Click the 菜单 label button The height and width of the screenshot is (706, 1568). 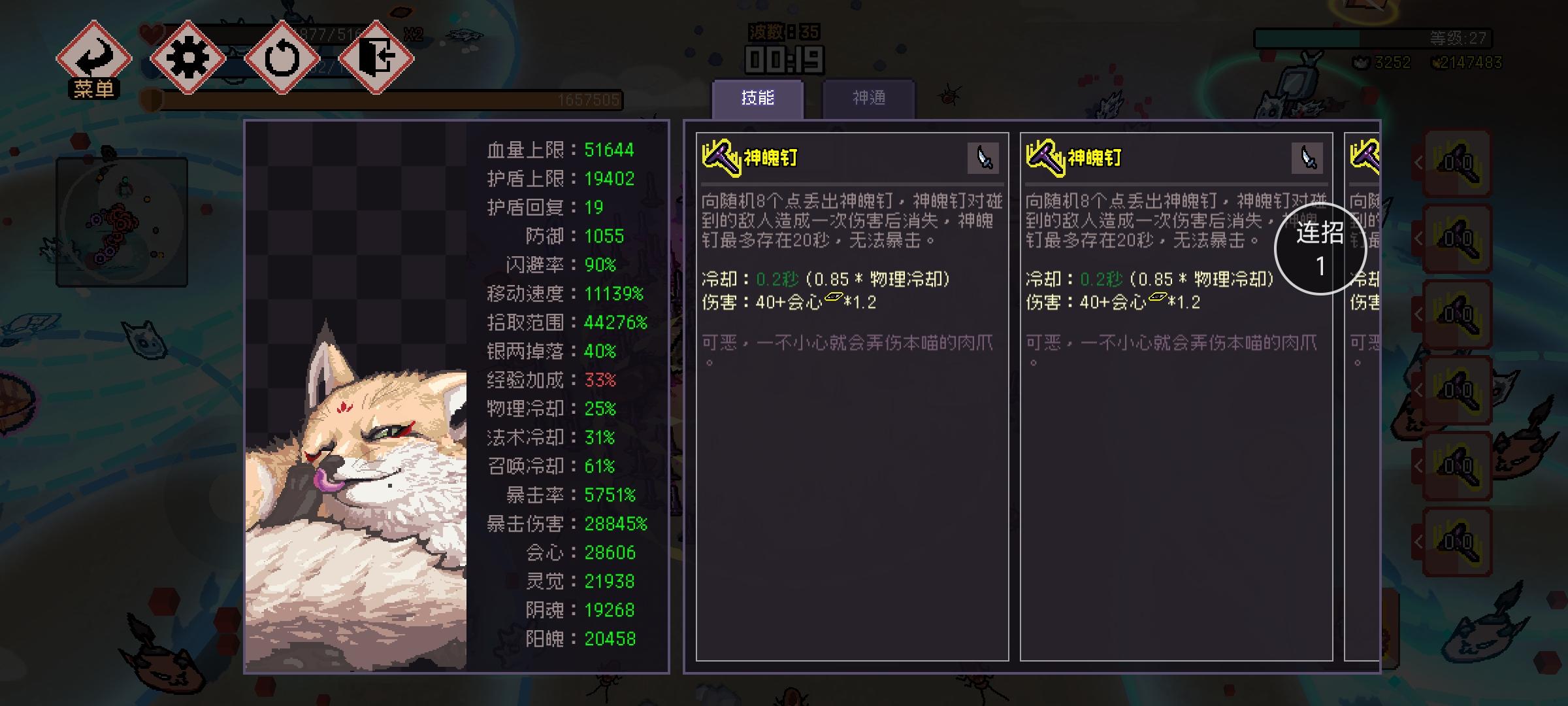click(95, 88)
